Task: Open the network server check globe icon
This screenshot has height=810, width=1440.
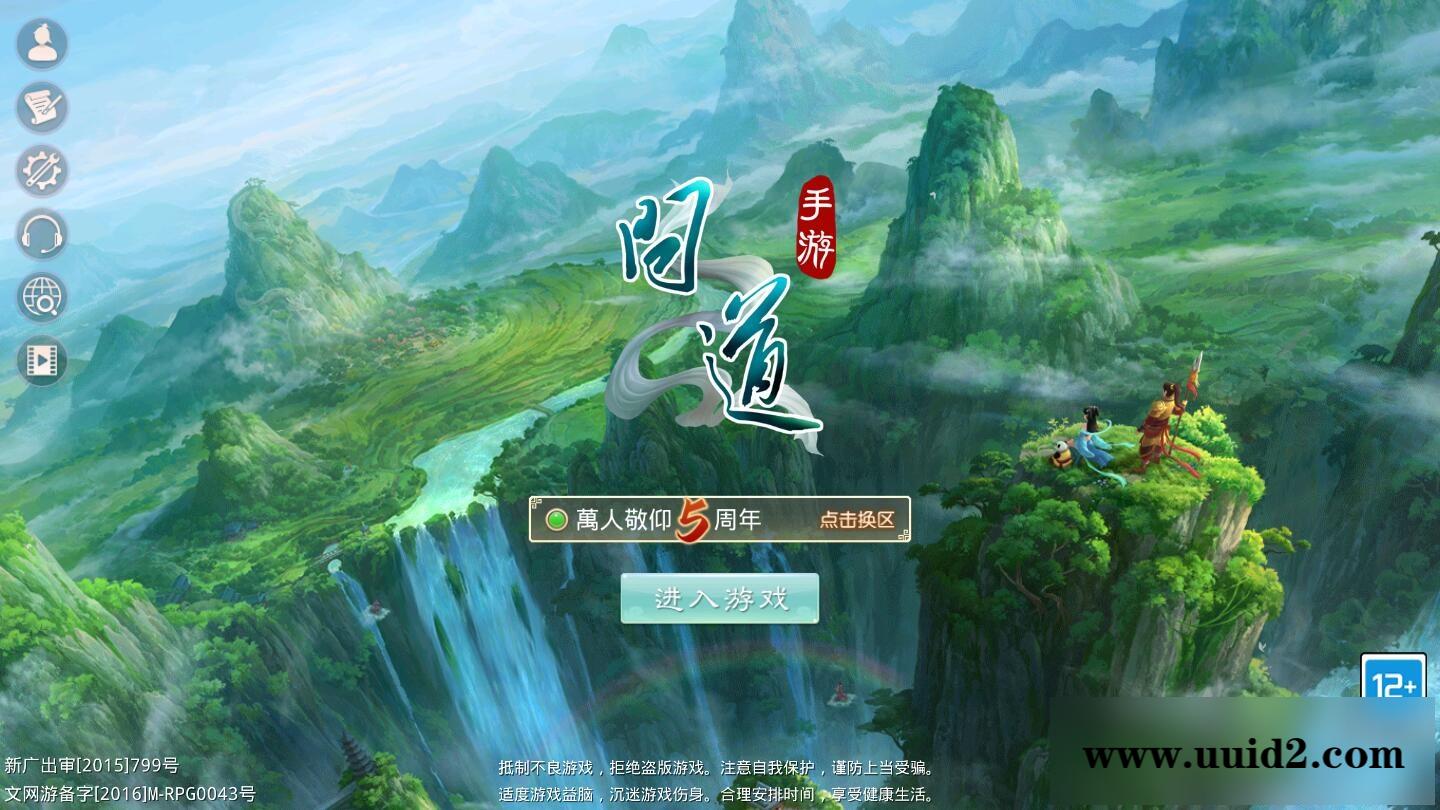Action: coord(41,298)
